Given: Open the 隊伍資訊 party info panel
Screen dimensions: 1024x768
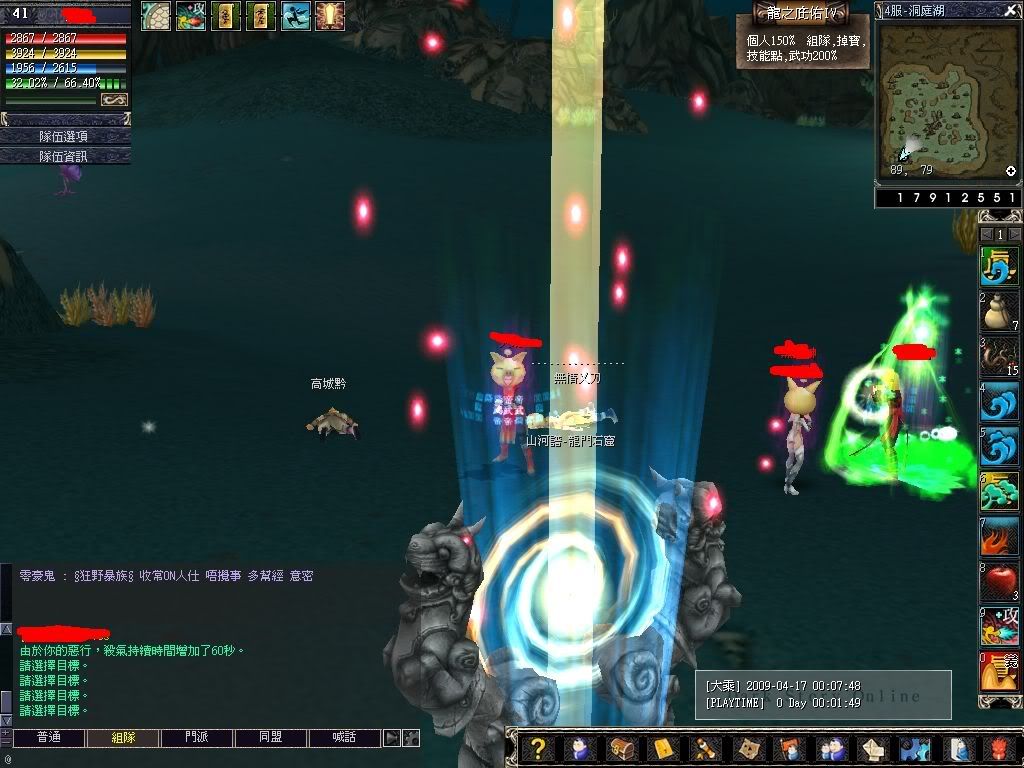Looking at the screenshot, I should click(65, 156).
